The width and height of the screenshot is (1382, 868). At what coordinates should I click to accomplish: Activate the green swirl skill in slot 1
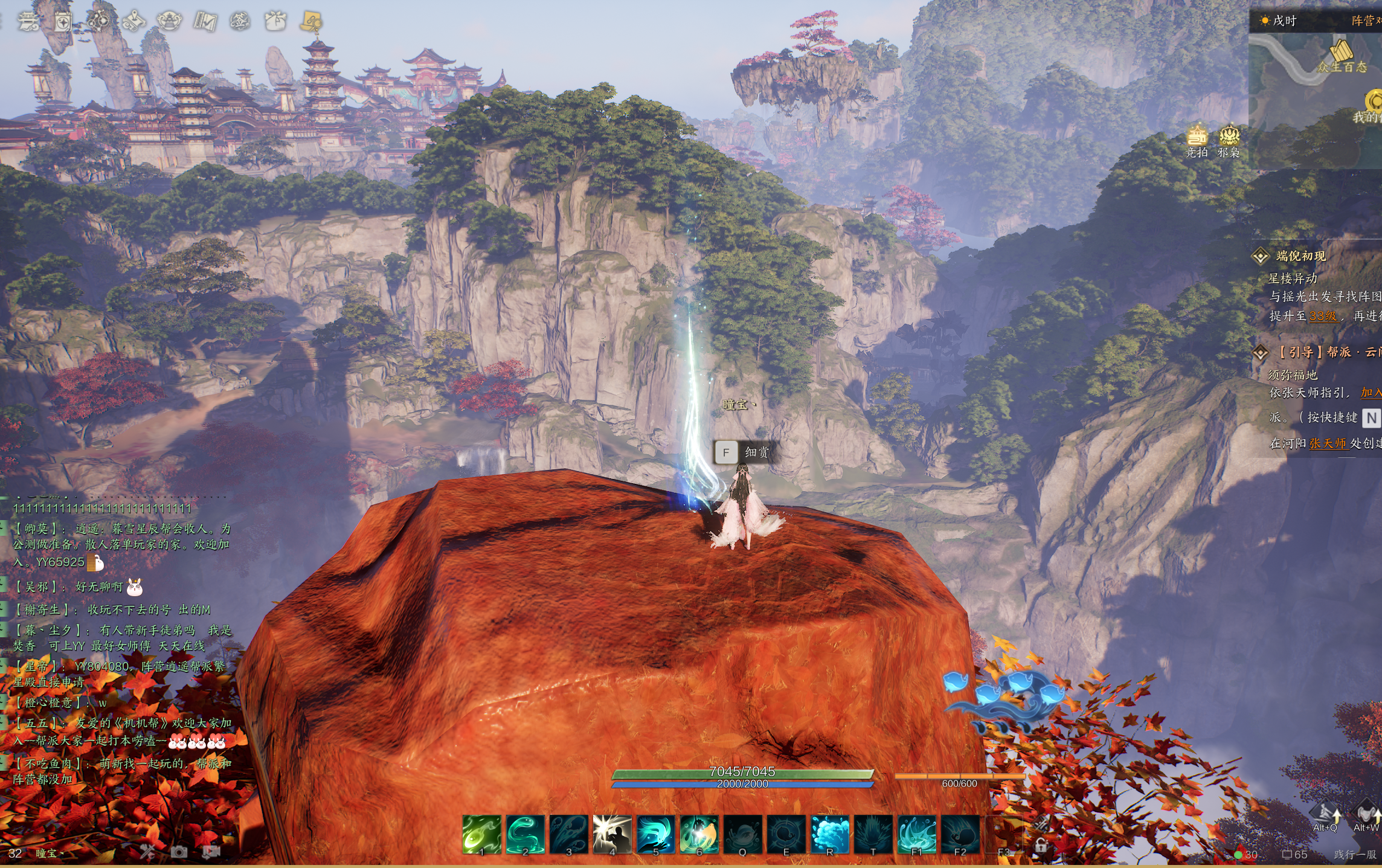(481, 834)
